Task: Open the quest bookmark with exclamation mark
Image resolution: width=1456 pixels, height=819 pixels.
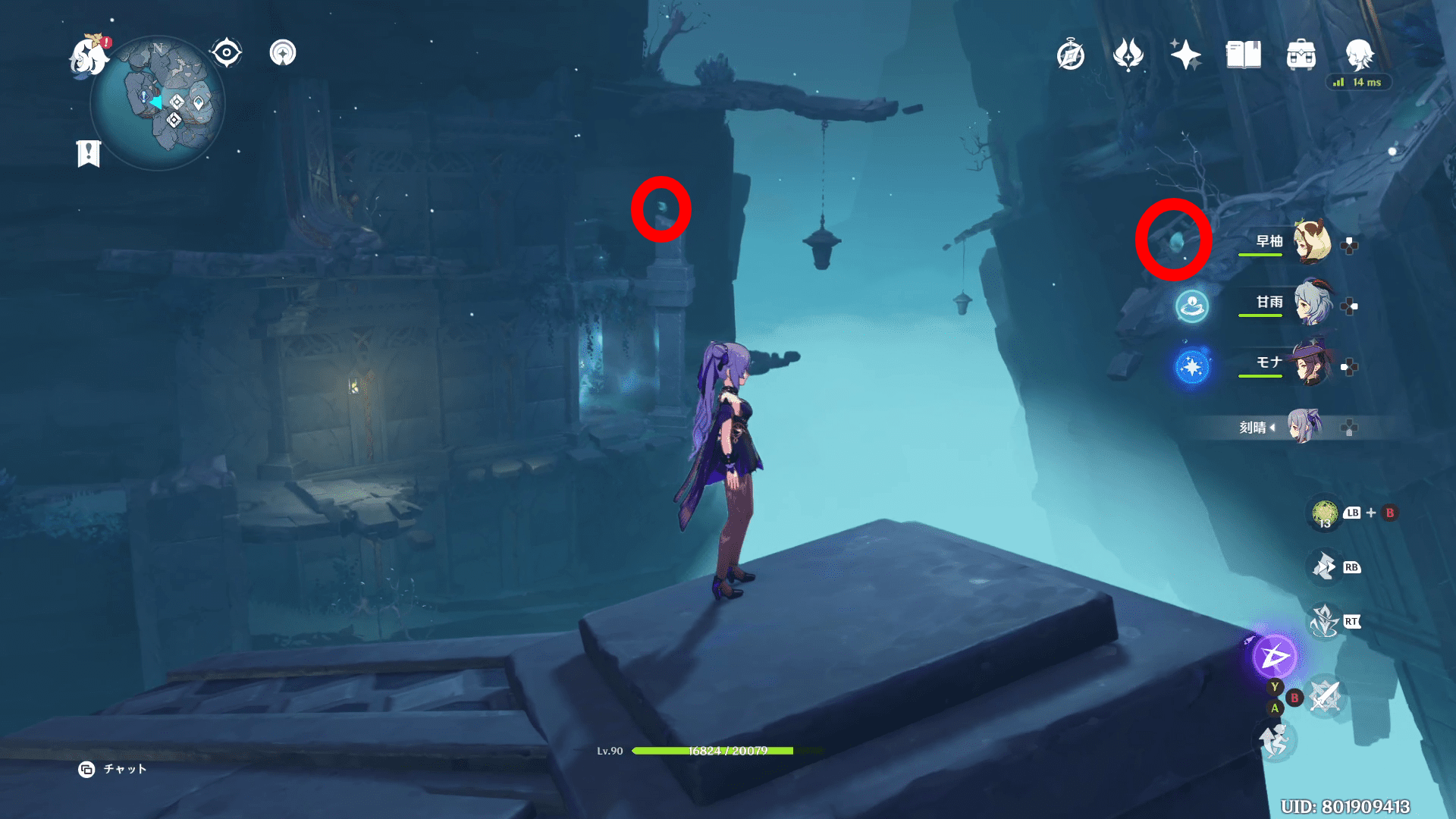Action: click(x=89, y=153)
